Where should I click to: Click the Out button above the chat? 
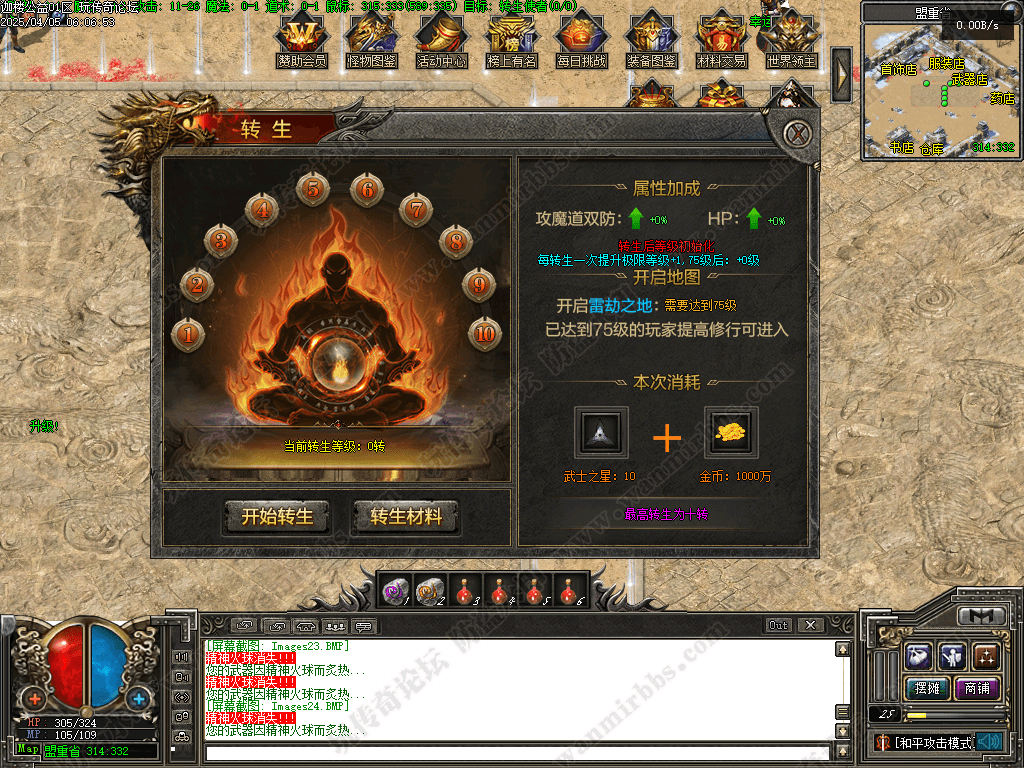click(778, 625)
